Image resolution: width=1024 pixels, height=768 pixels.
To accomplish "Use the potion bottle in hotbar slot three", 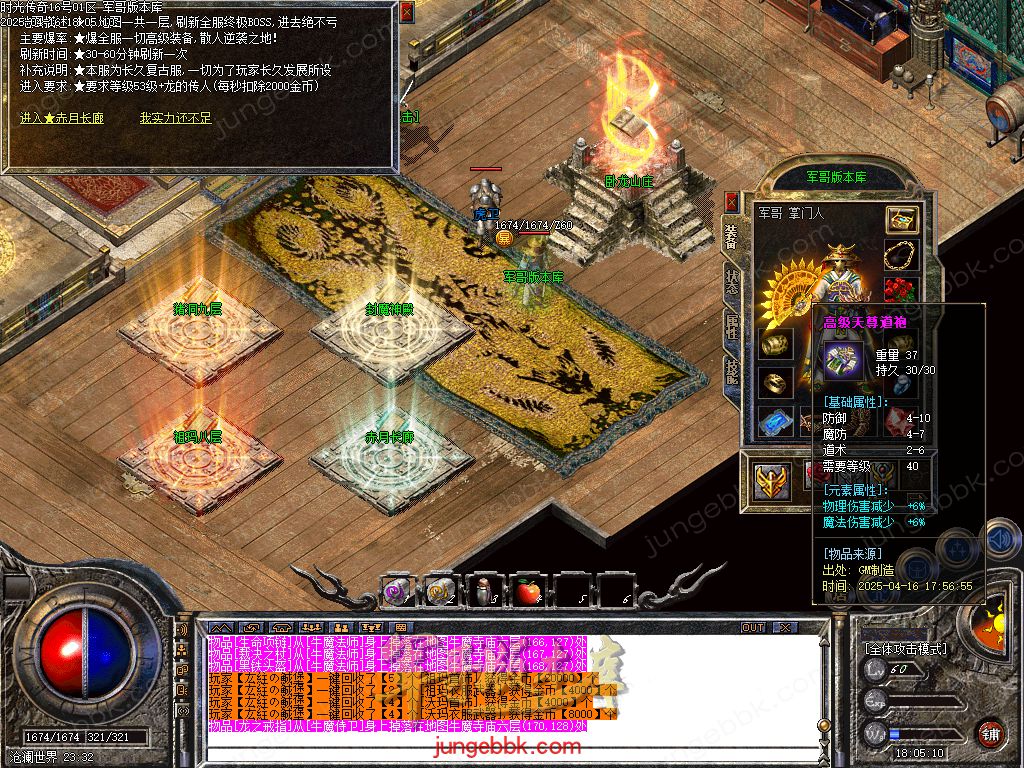I will click(485, 593).
